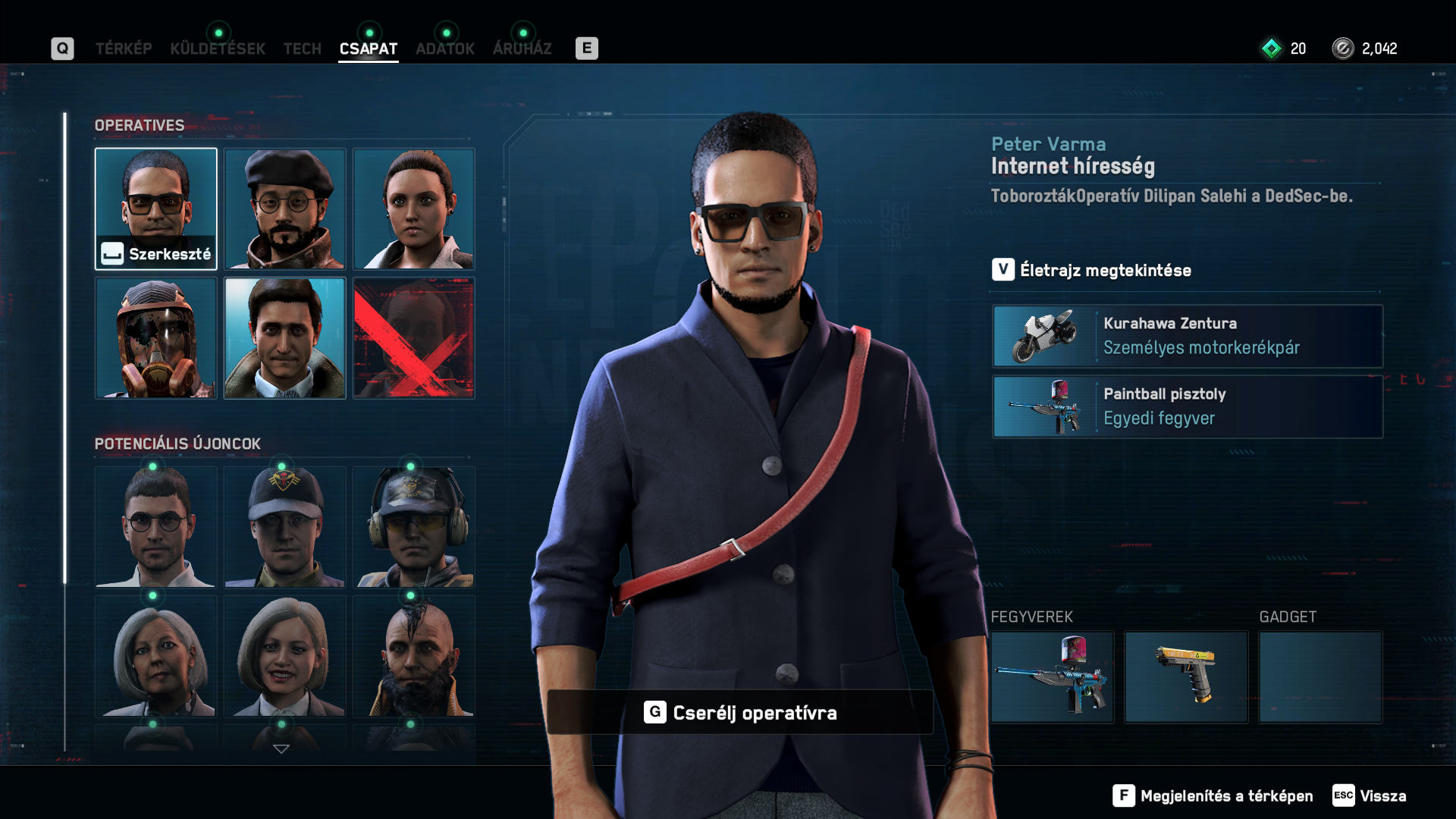Pick the crossed-out red operative portrait
Viewport: 1456px width, 819px height.
(x=414, y=338)
